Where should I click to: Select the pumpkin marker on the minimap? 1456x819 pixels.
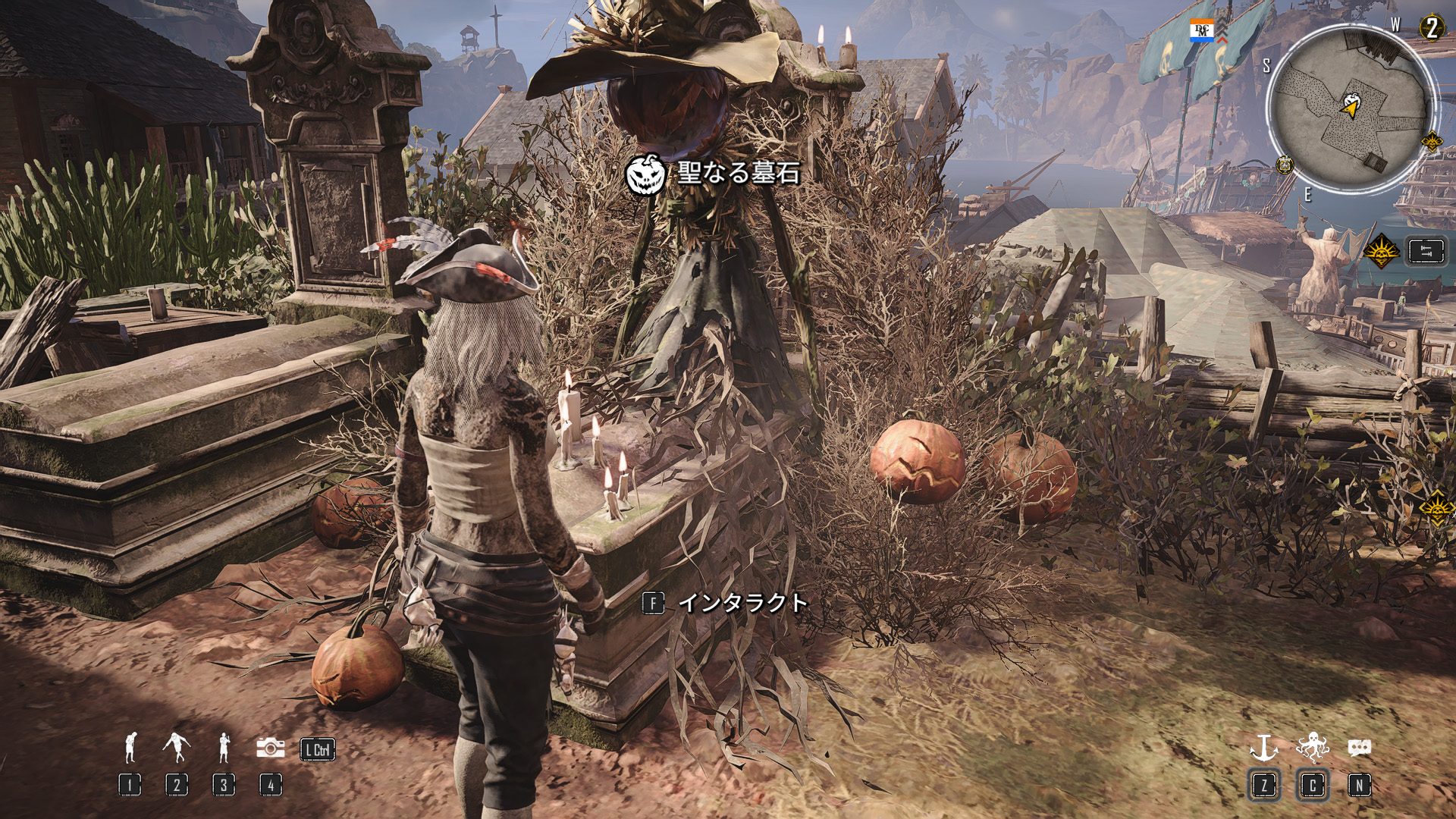[x=1351, y=99]
